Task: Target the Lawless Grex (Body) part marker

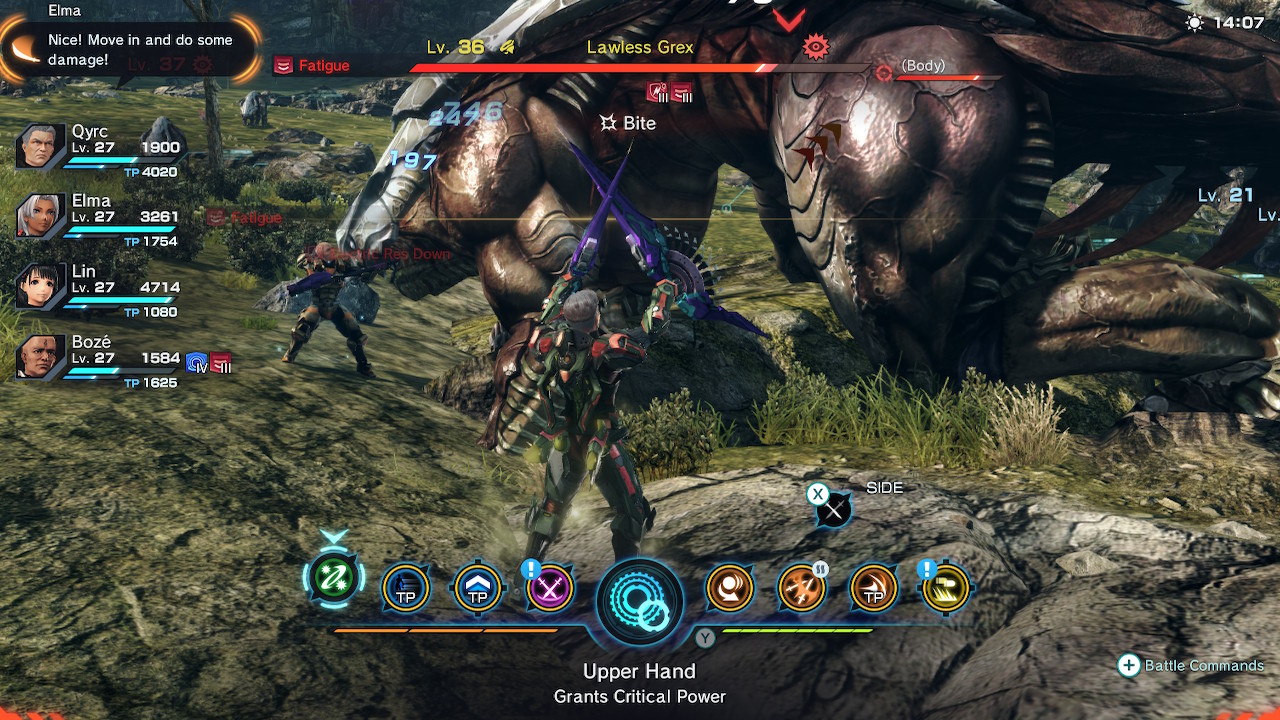Action: coord(884,73)
